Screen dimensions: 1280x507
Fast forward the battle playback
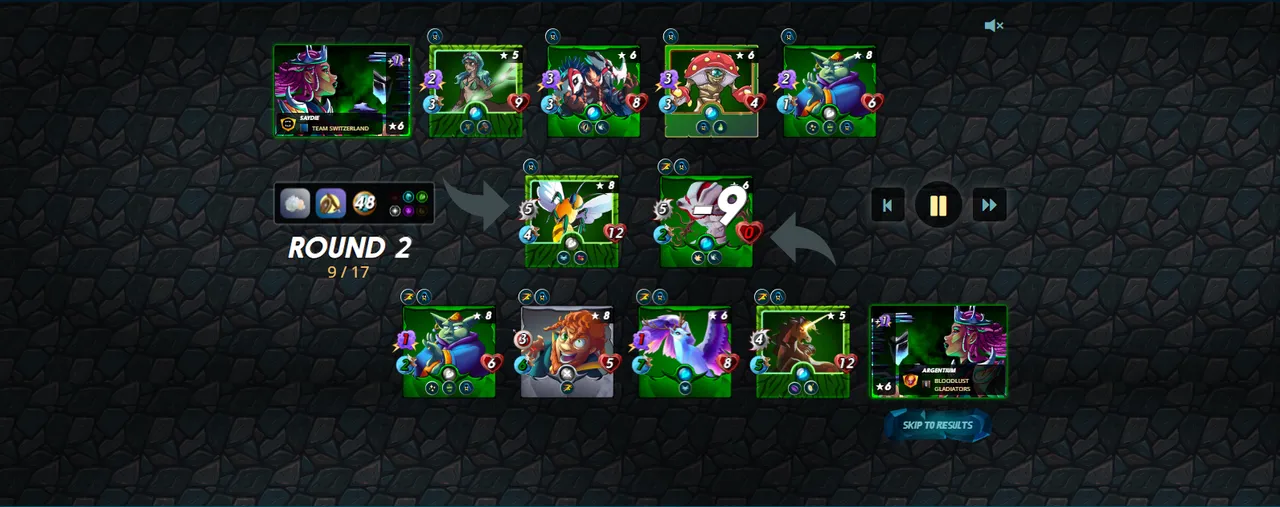[x=989, y=205]
